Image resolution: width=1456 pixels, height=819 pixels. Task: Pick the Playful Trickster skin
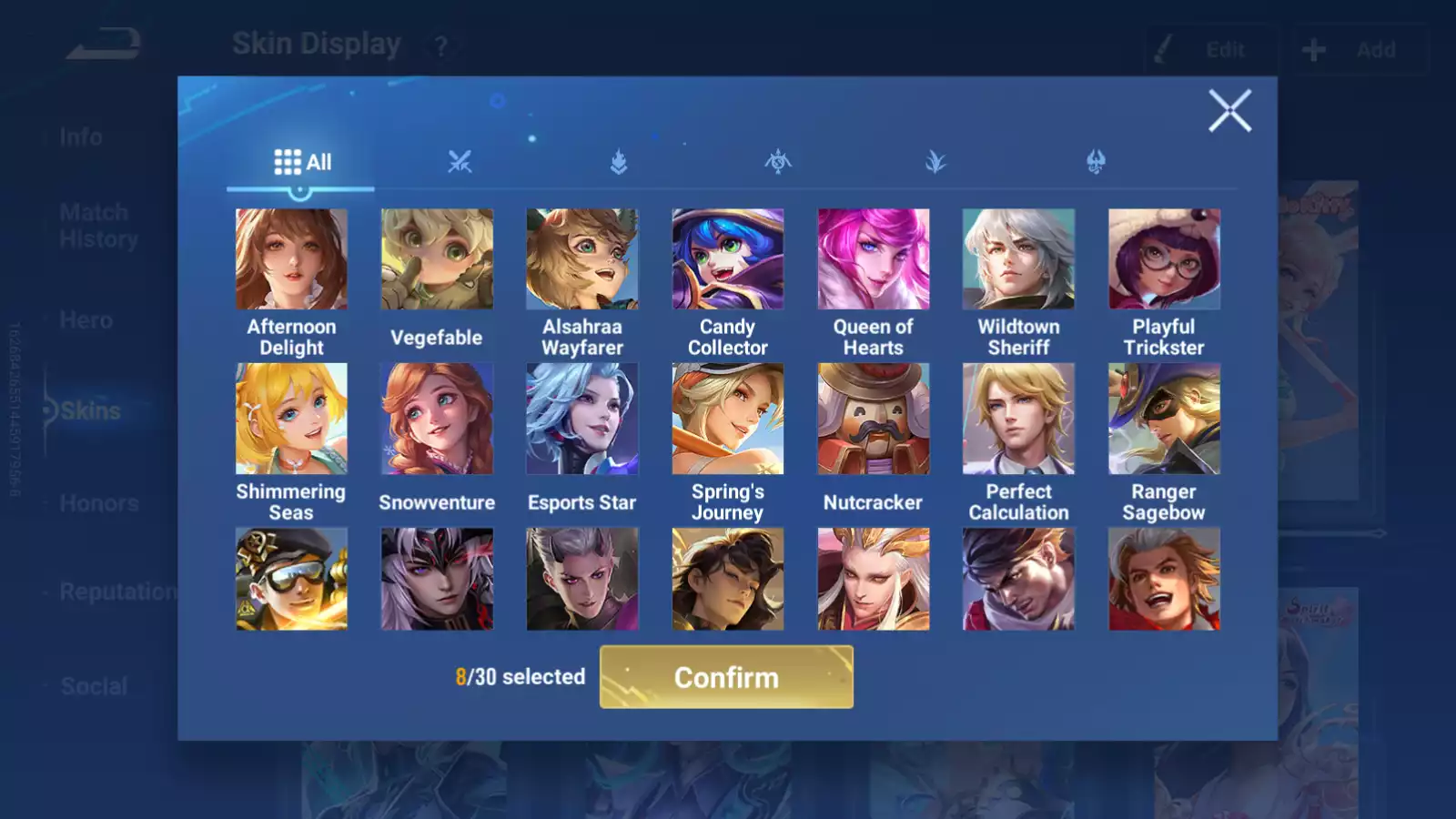coord(1164,259)
